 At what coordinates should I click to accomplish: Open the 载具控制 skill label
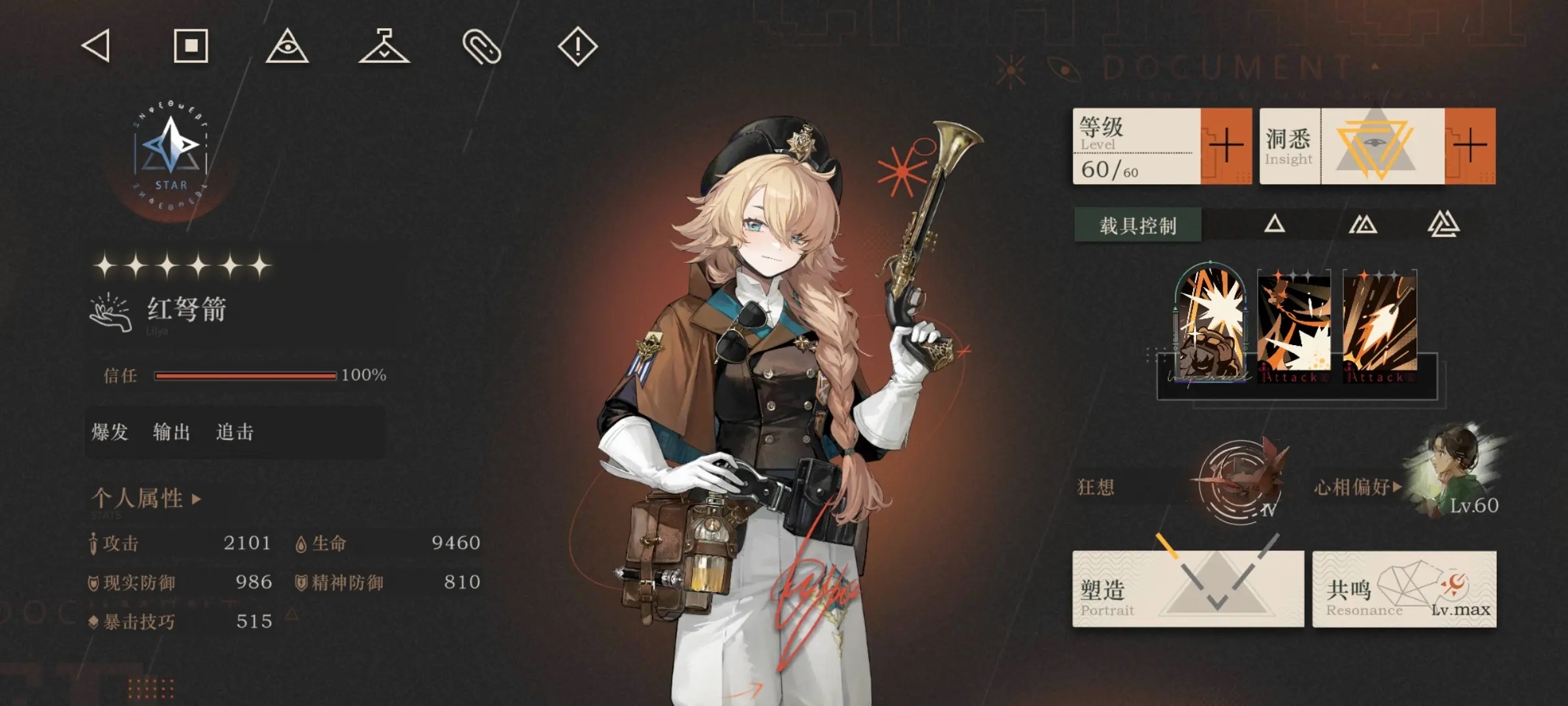coord(1137,226)
